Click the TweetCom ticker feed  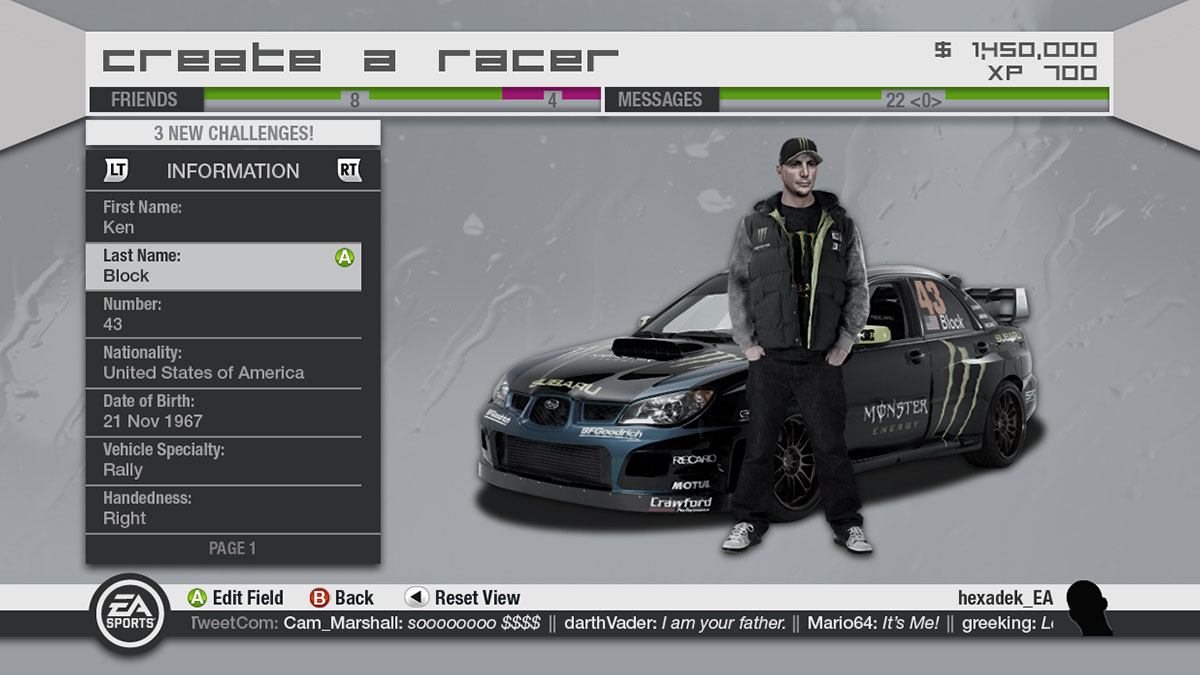[620, 623]
